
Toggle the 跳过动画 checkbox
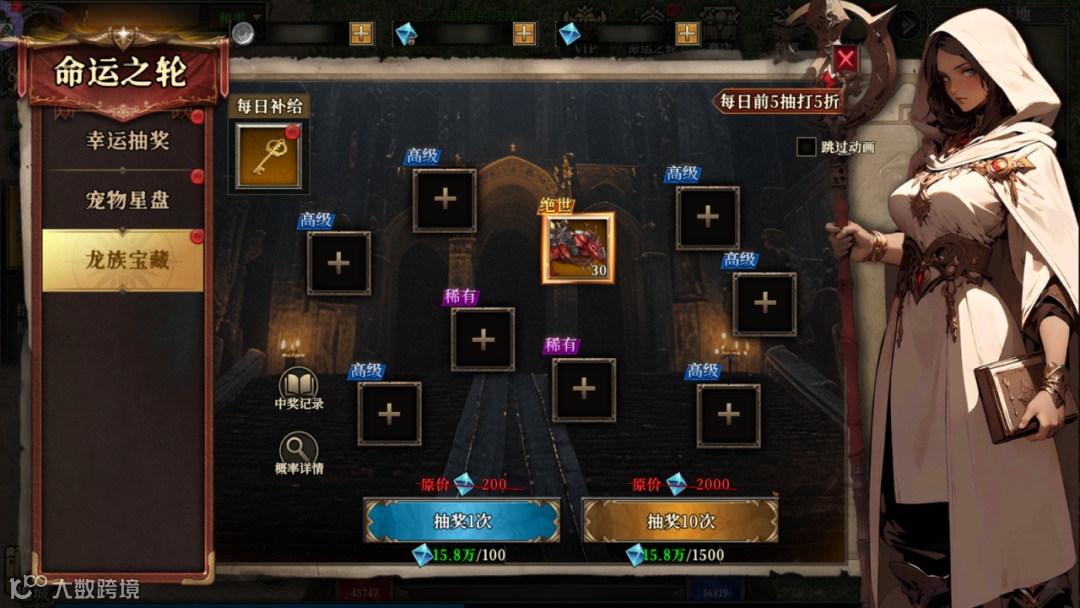(x=807, y=147)
